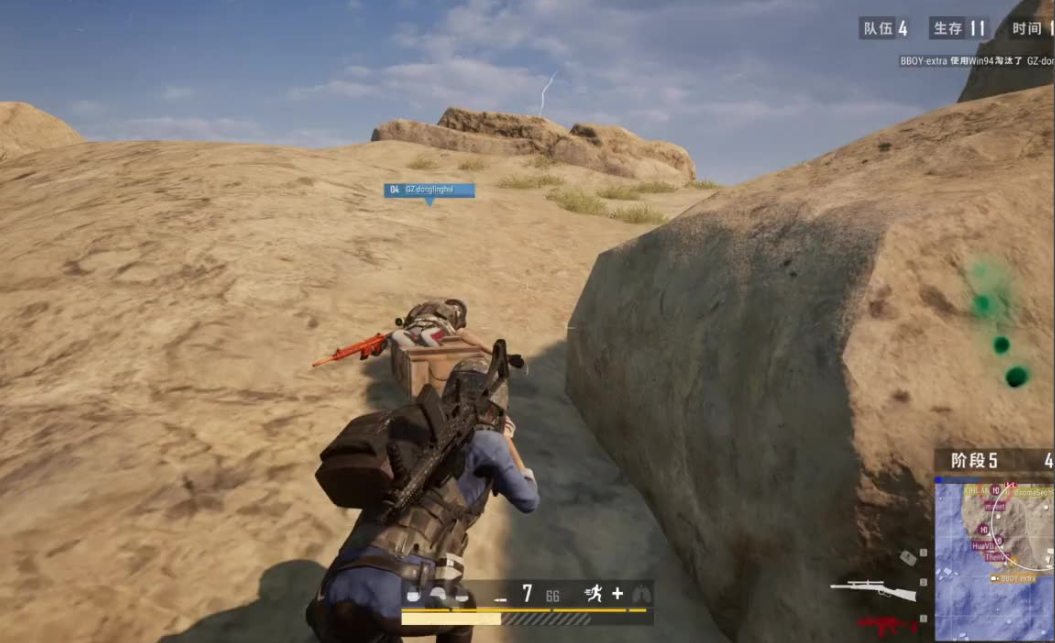Select the white scoped rifle weapon slot

pyautogui.click(x=872, y=590)
